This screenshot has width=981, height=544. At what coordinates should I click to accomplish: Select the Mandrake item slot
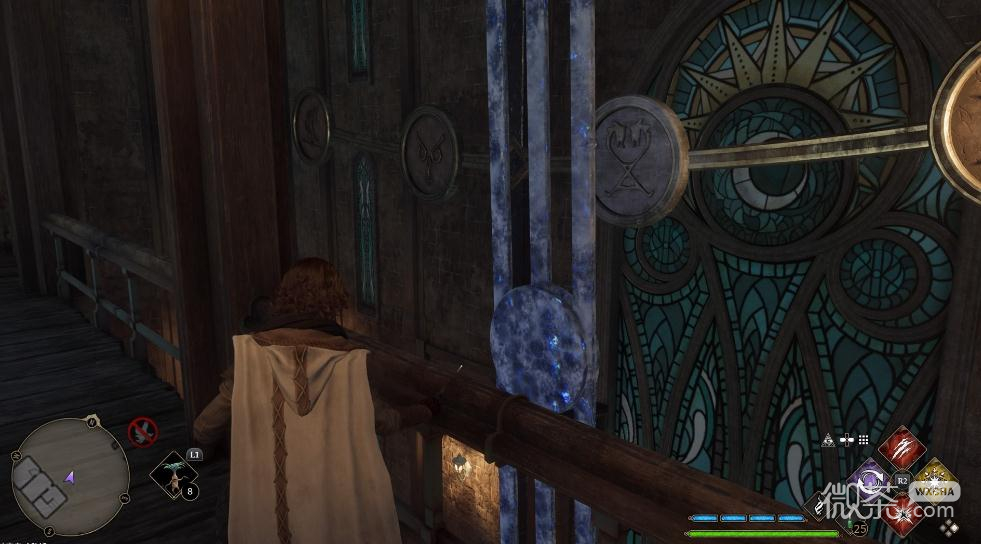pos(171,473)
